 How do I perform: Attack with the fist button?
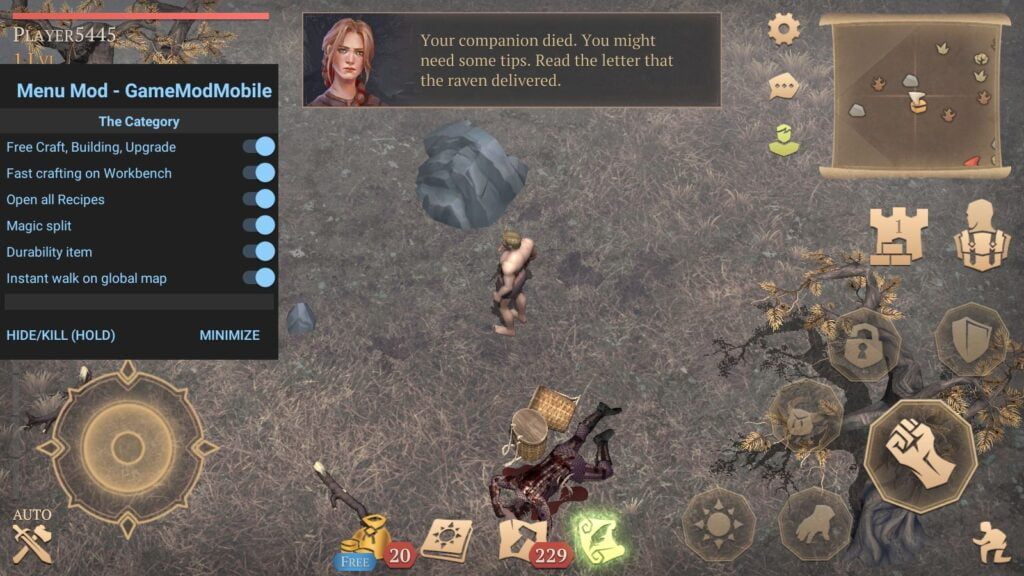[919, 455]
